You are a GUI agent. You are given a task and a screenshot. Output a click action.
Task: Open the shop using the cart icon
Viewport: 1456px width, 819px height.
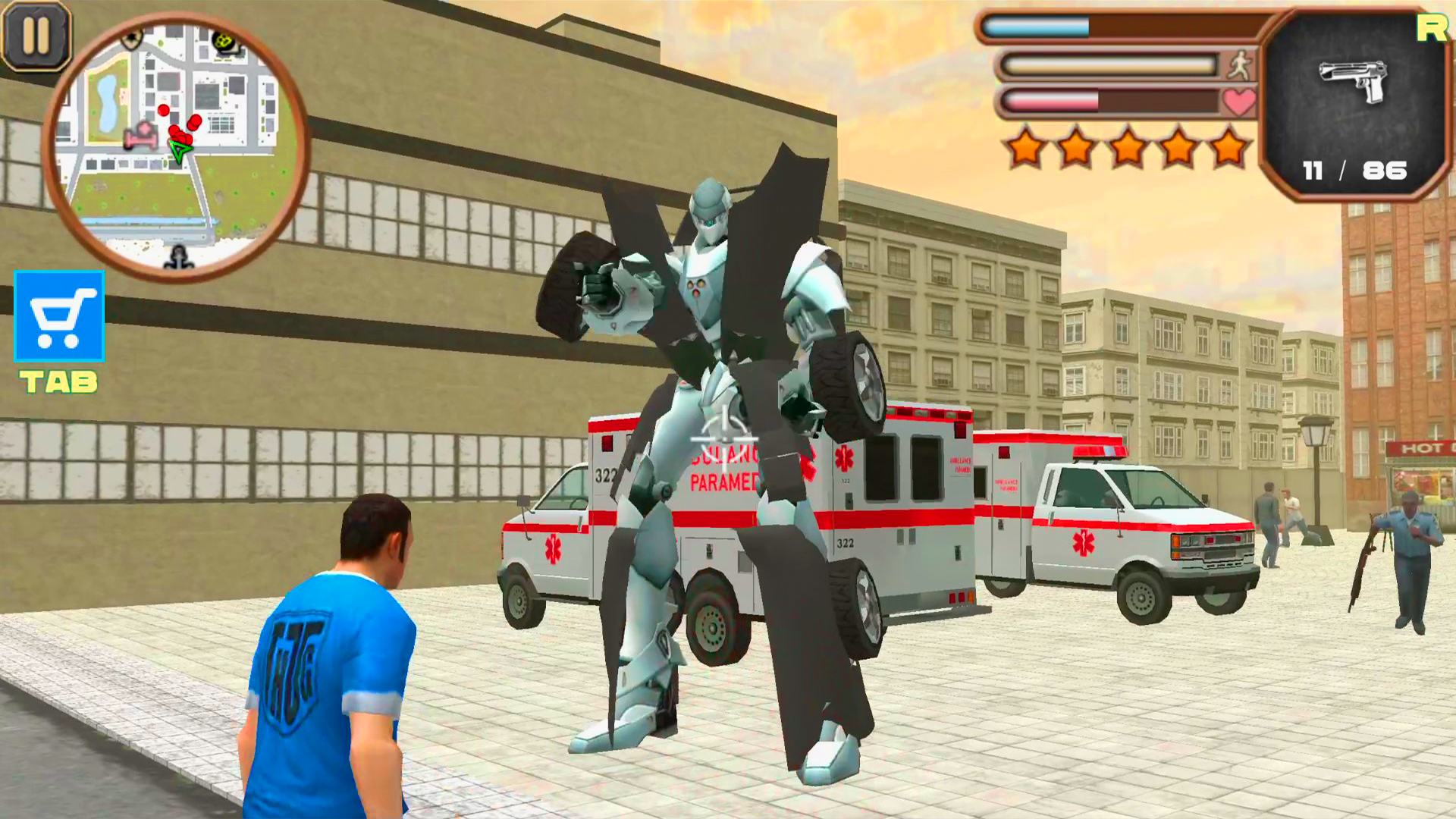tap(58, 317)
